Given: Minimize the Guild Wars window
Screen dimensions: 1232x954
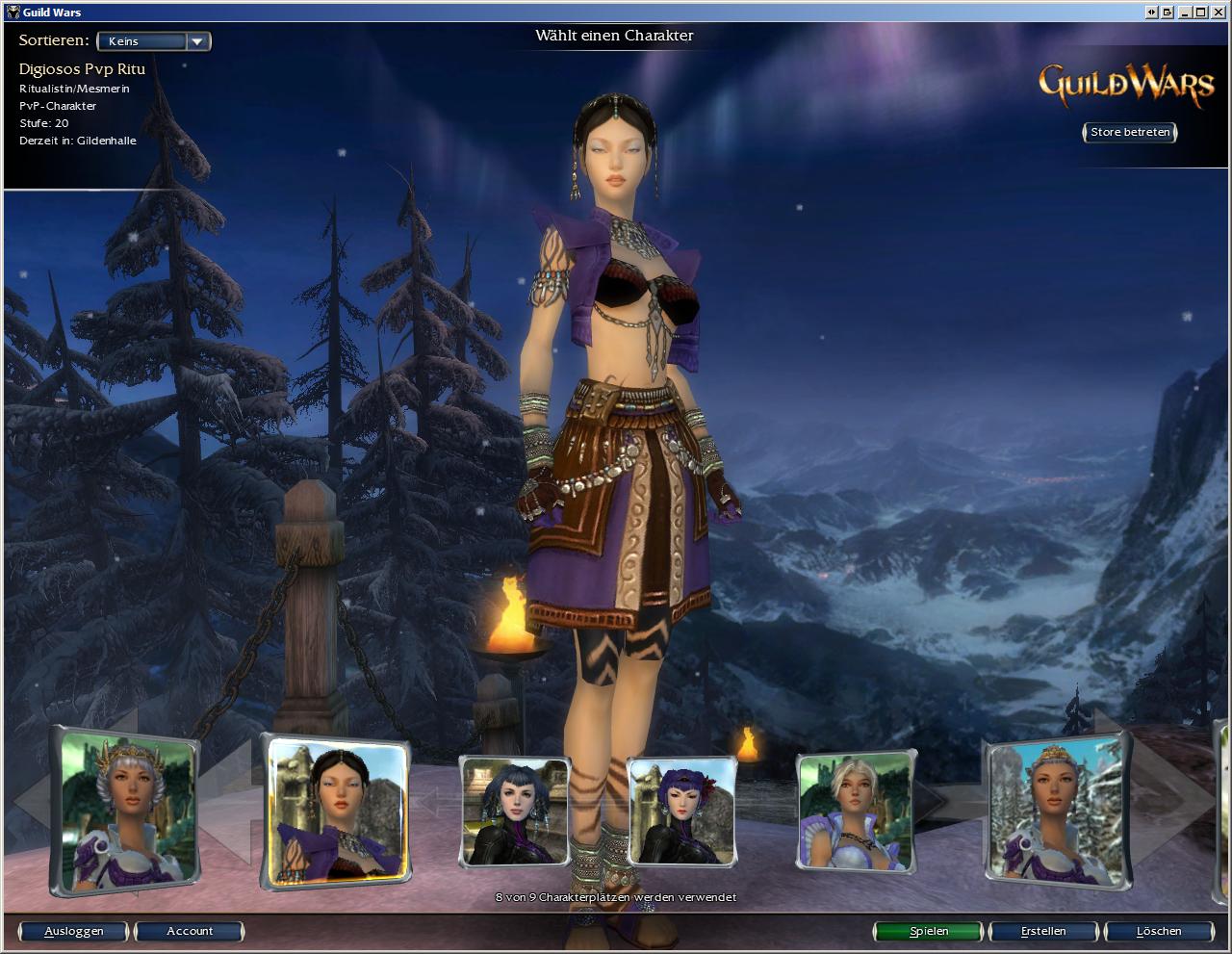Looking at the screenshot, I should pos(1185,12).
